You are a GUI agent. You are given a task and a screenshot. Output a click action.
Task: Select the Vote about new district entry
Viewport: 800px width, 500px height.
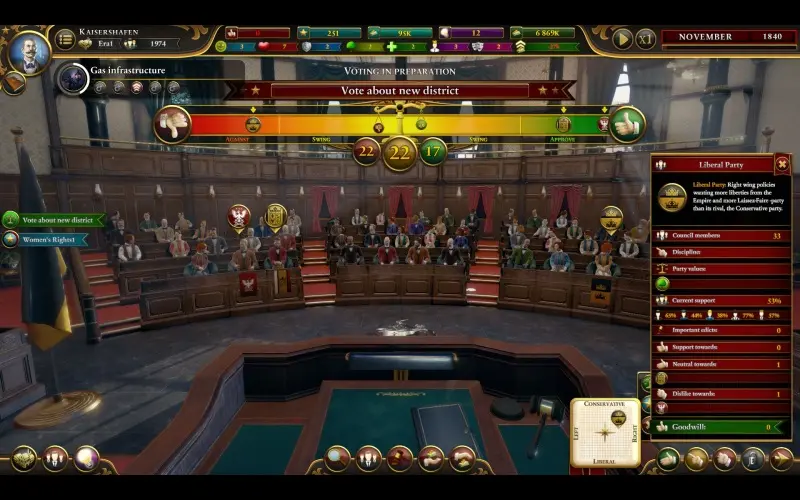[54, 219]
